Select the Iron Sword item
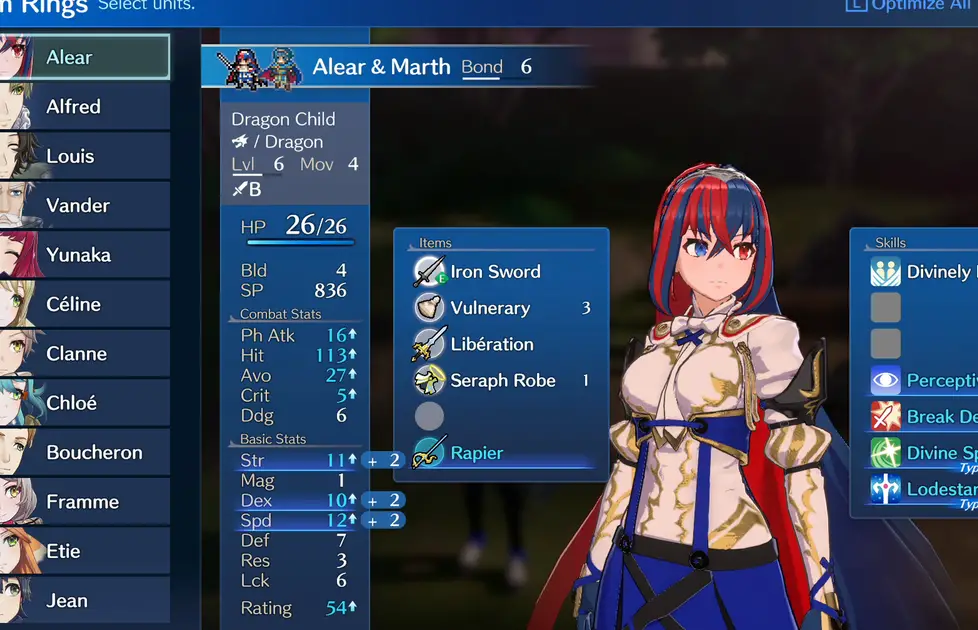 coord(495,272)
